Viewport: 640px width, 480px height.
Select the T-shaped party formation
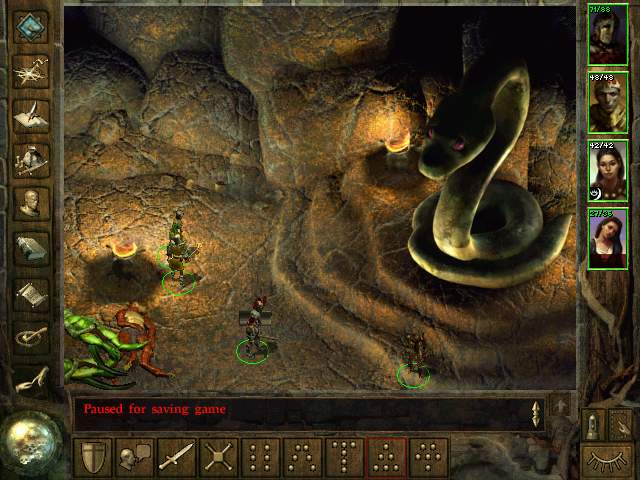pyautogui.click(x=344, y=458)
